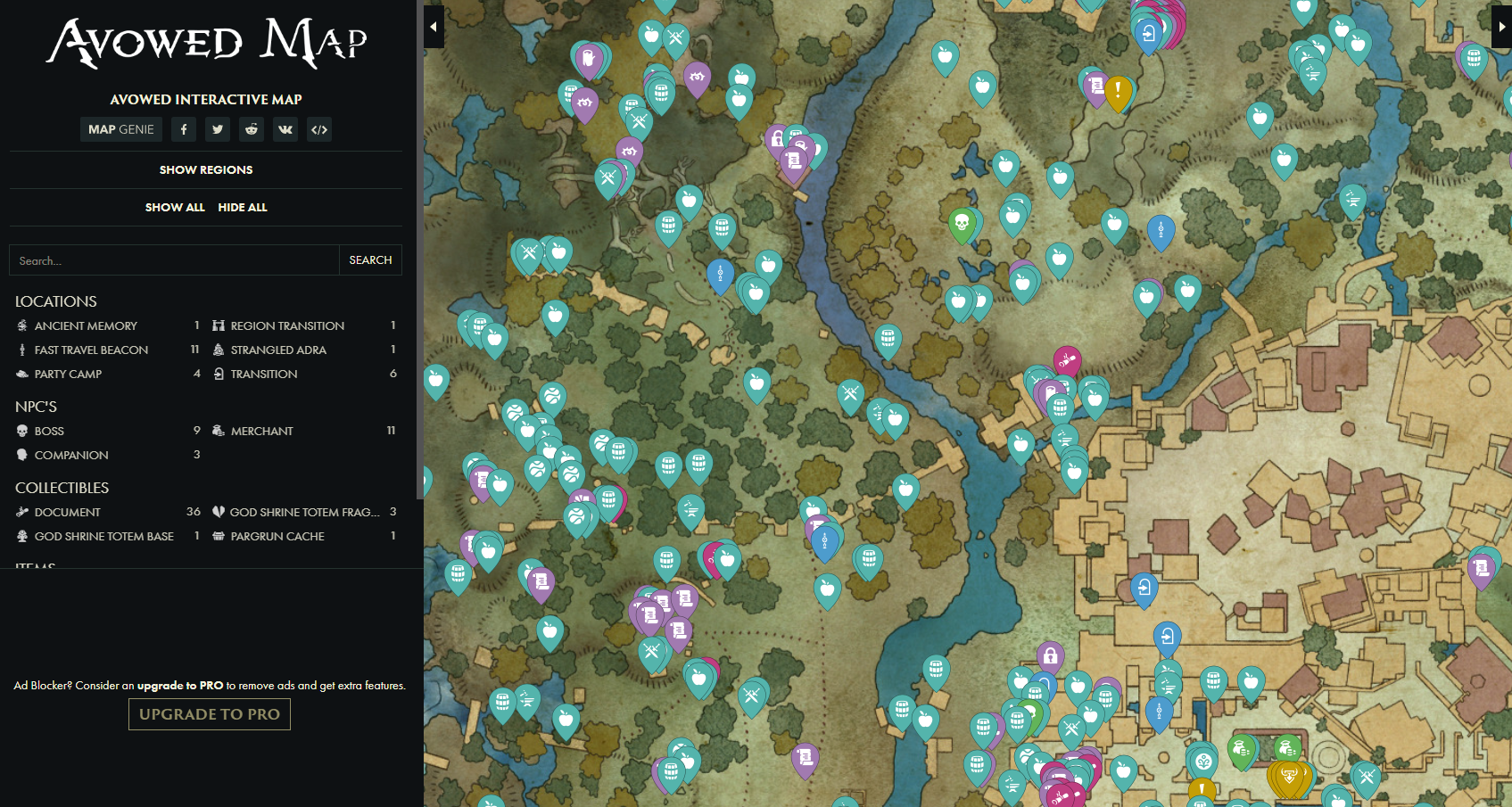Click the upgrade to PRO link in ad text
This screenshot has width=1512, height=807.
coord(180,687)
